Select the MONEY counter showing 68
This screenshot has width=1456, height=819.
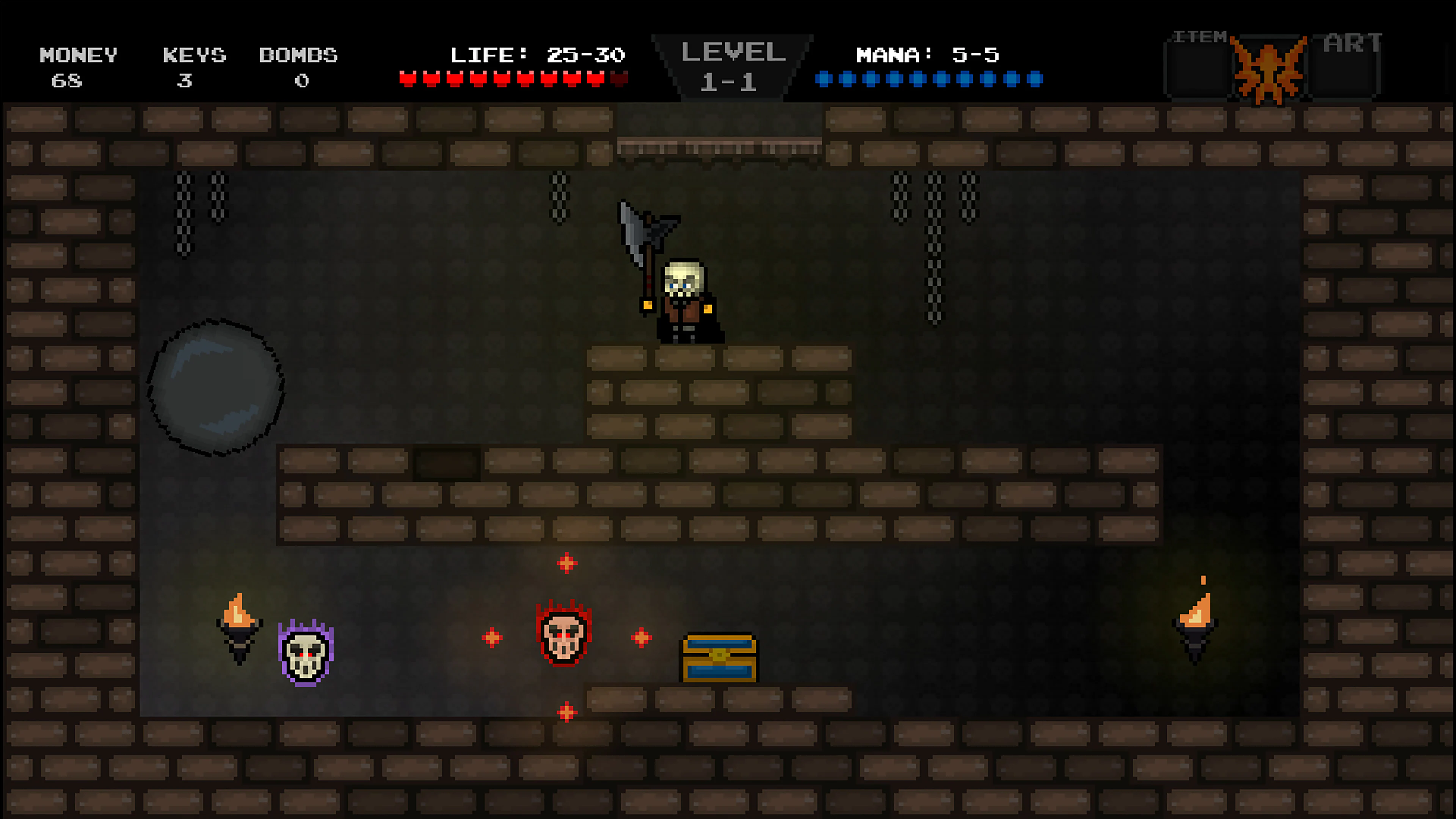[77, 68]
